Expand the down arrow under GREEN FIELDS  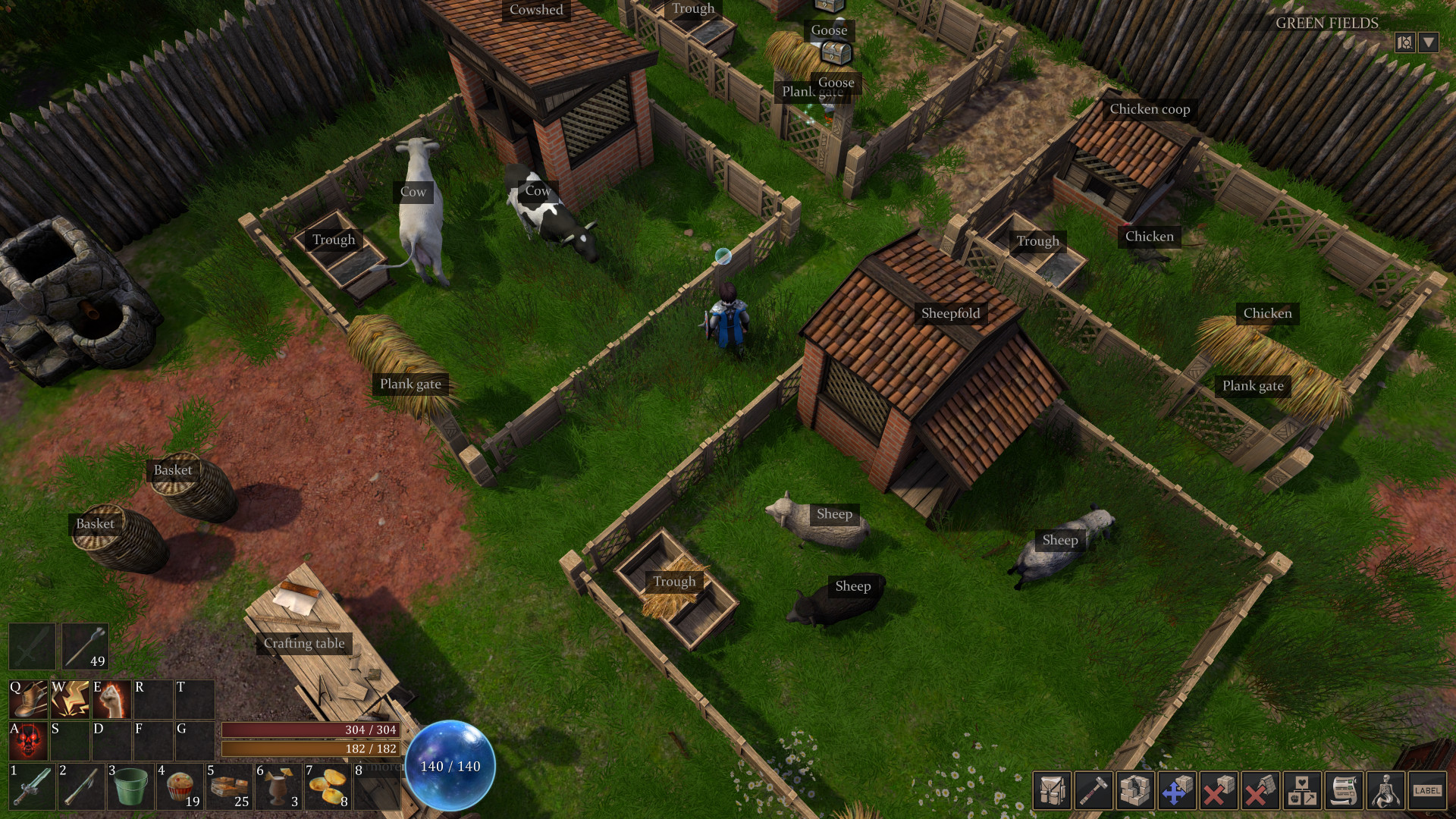(1429, 43)
